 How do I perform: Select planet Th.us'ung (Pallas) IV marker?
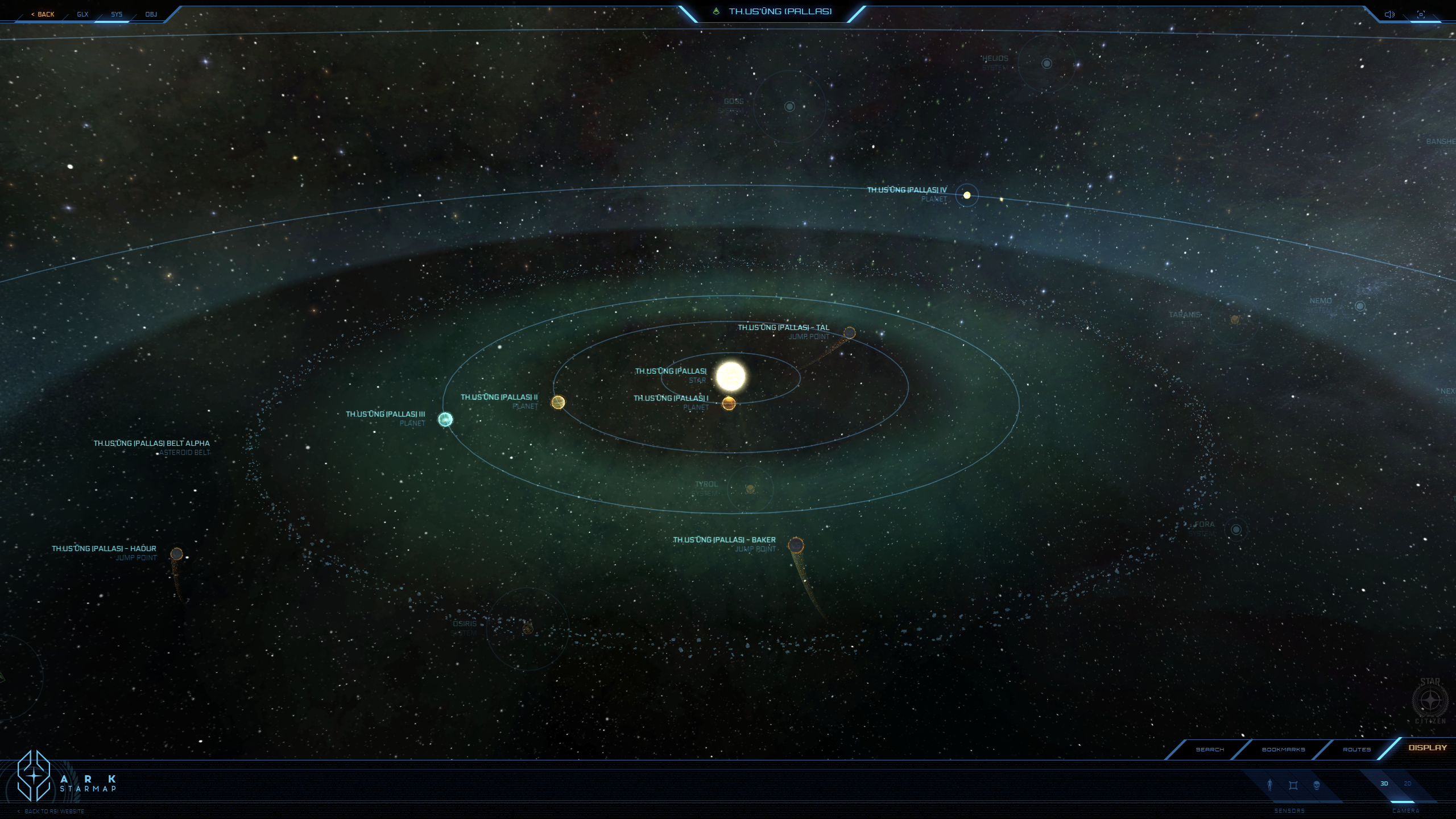967,195
